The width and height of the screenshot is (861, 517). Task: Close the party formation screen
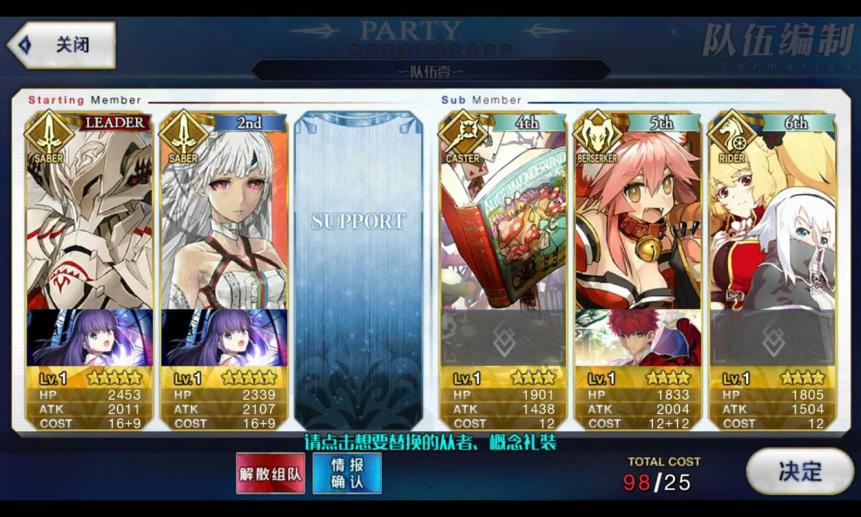[62, 45]
